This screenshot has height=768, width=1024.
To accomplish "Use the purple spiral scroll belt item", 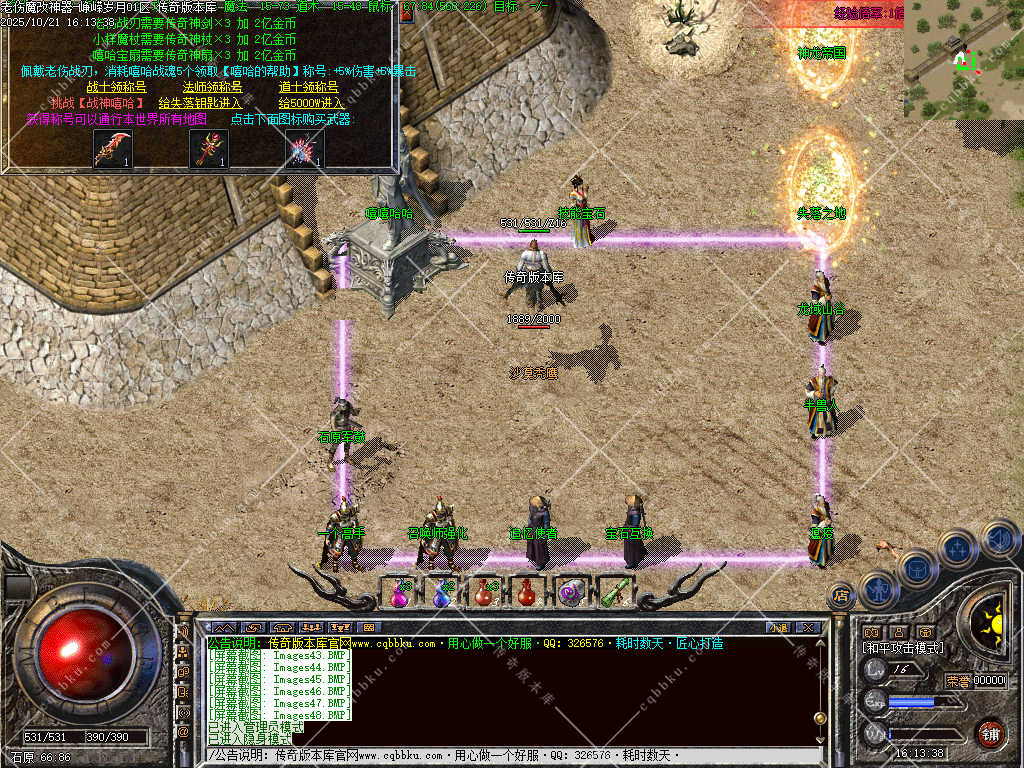I will 570,592.
